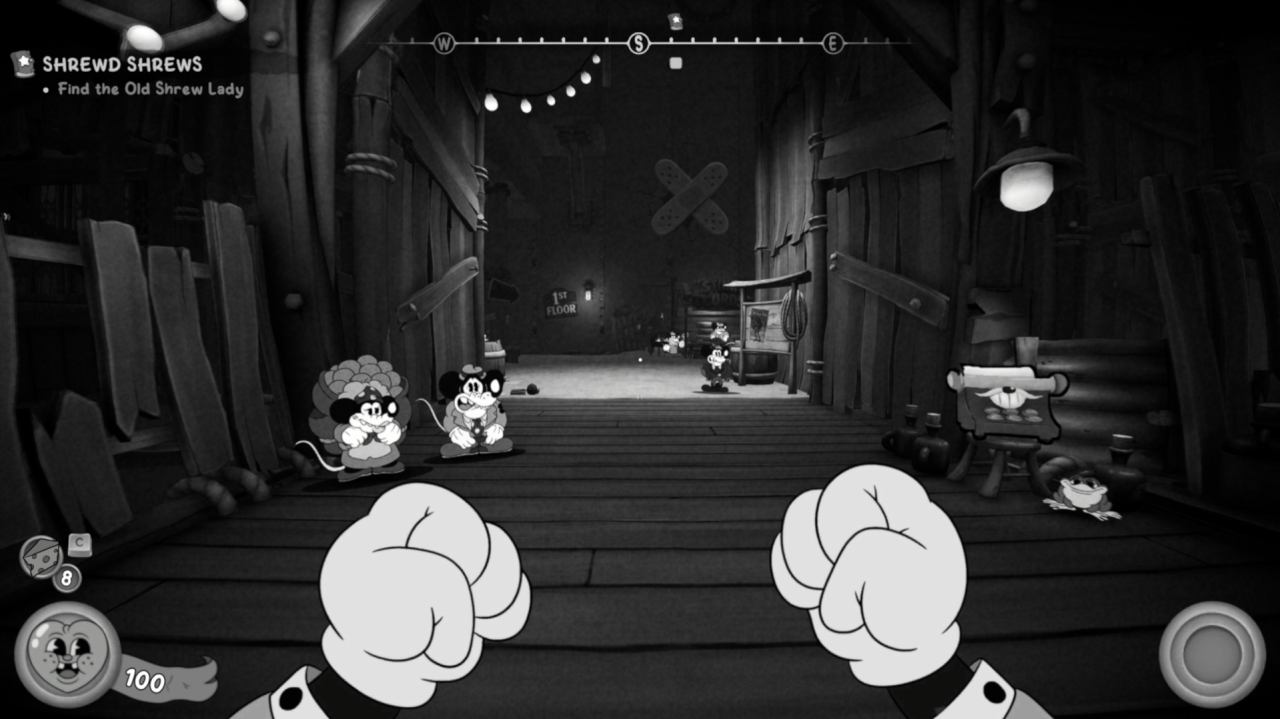Viewport: 1280px width, 719px height.
Task: Select the cheese item icon
Action: click(x=41, y=556)
